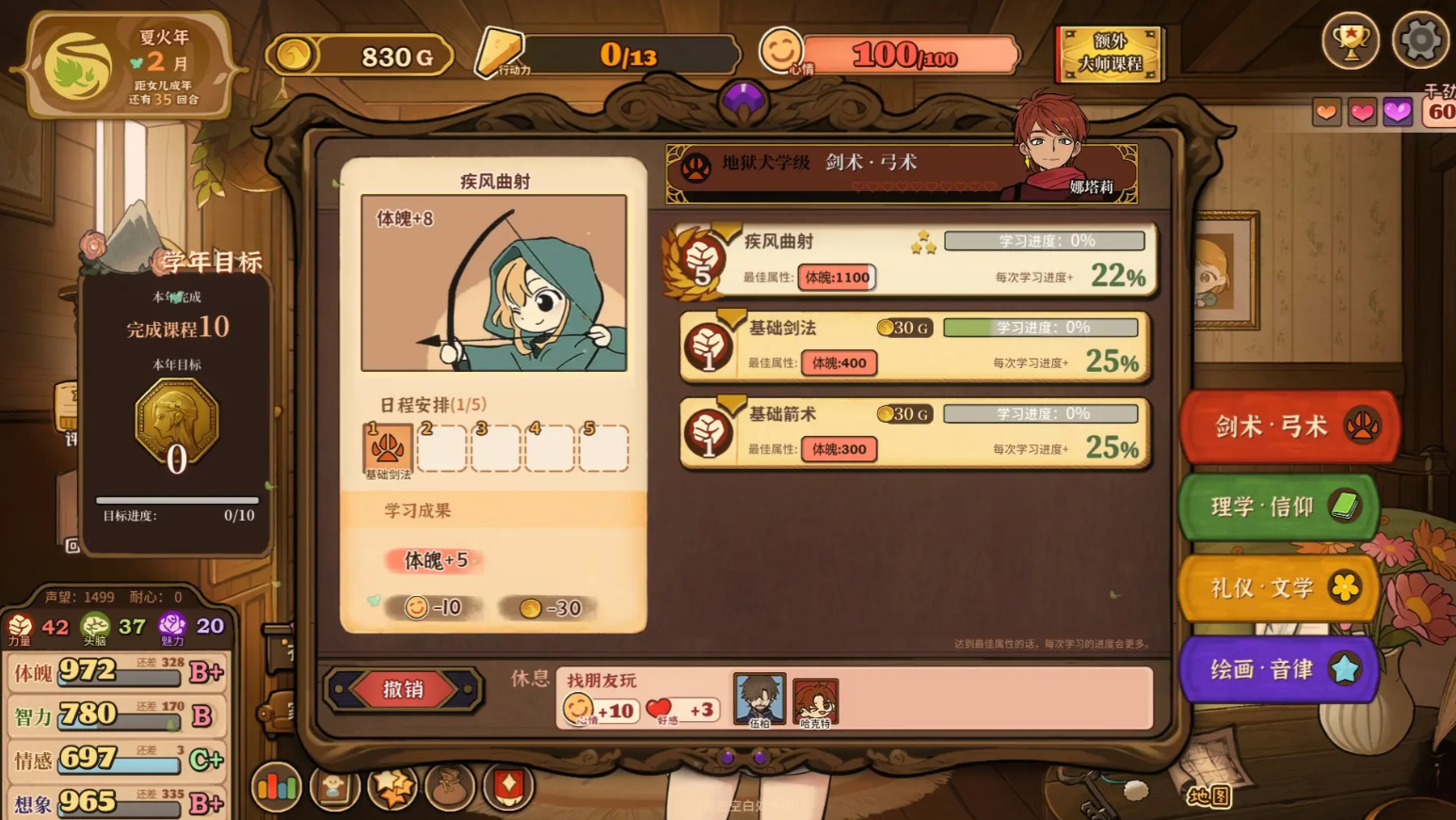The width and height of the screenshot is (1456, 820).
Task: Expand the 额外大师课程 panel
Action: pos(1110,55)
